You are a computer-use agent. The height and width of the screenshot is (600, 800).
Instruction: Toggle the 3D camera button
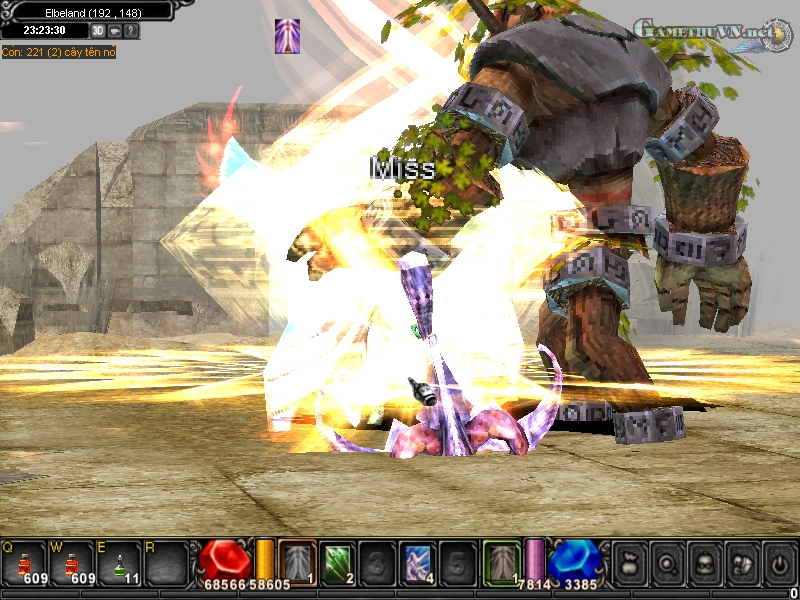(98, 31)
